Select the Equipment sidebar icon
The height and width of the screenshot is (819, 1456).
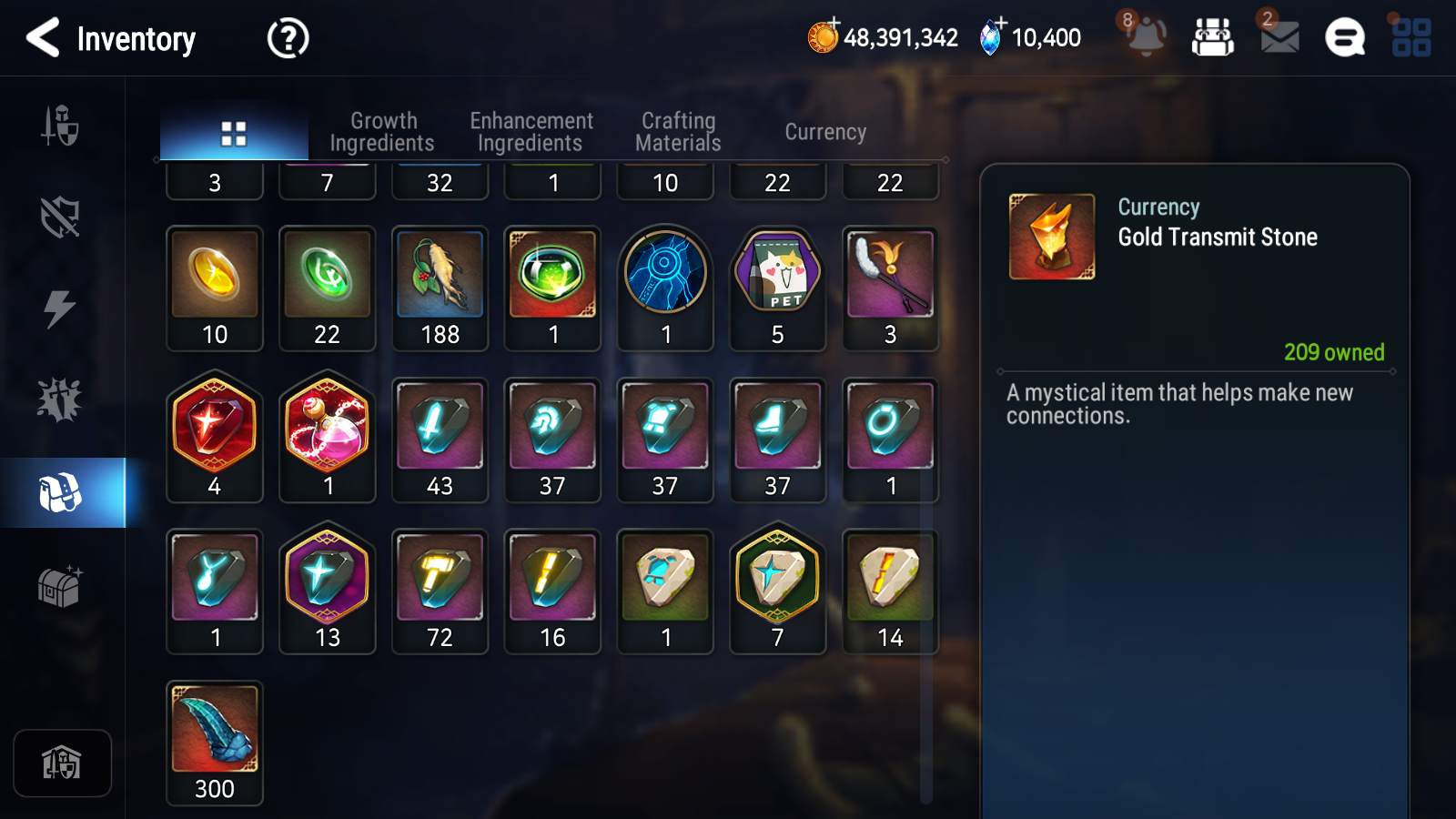coord(60,127)
